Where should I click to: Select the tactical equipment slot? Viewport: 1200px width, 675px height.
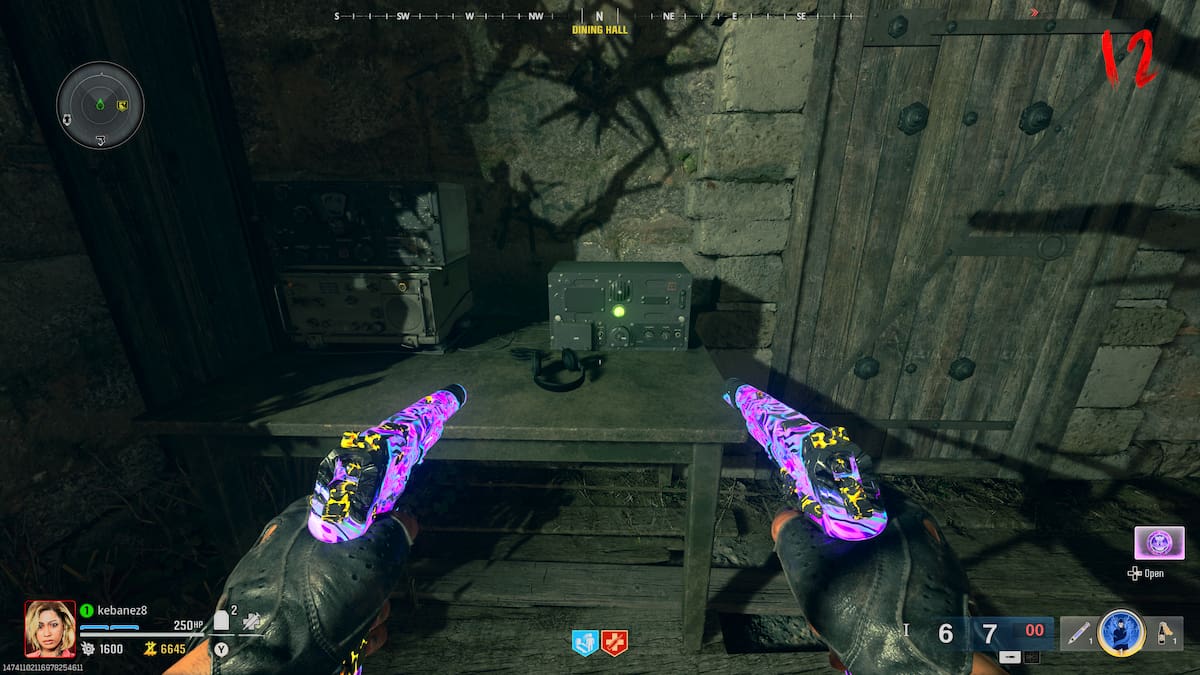coord(1078,633)
